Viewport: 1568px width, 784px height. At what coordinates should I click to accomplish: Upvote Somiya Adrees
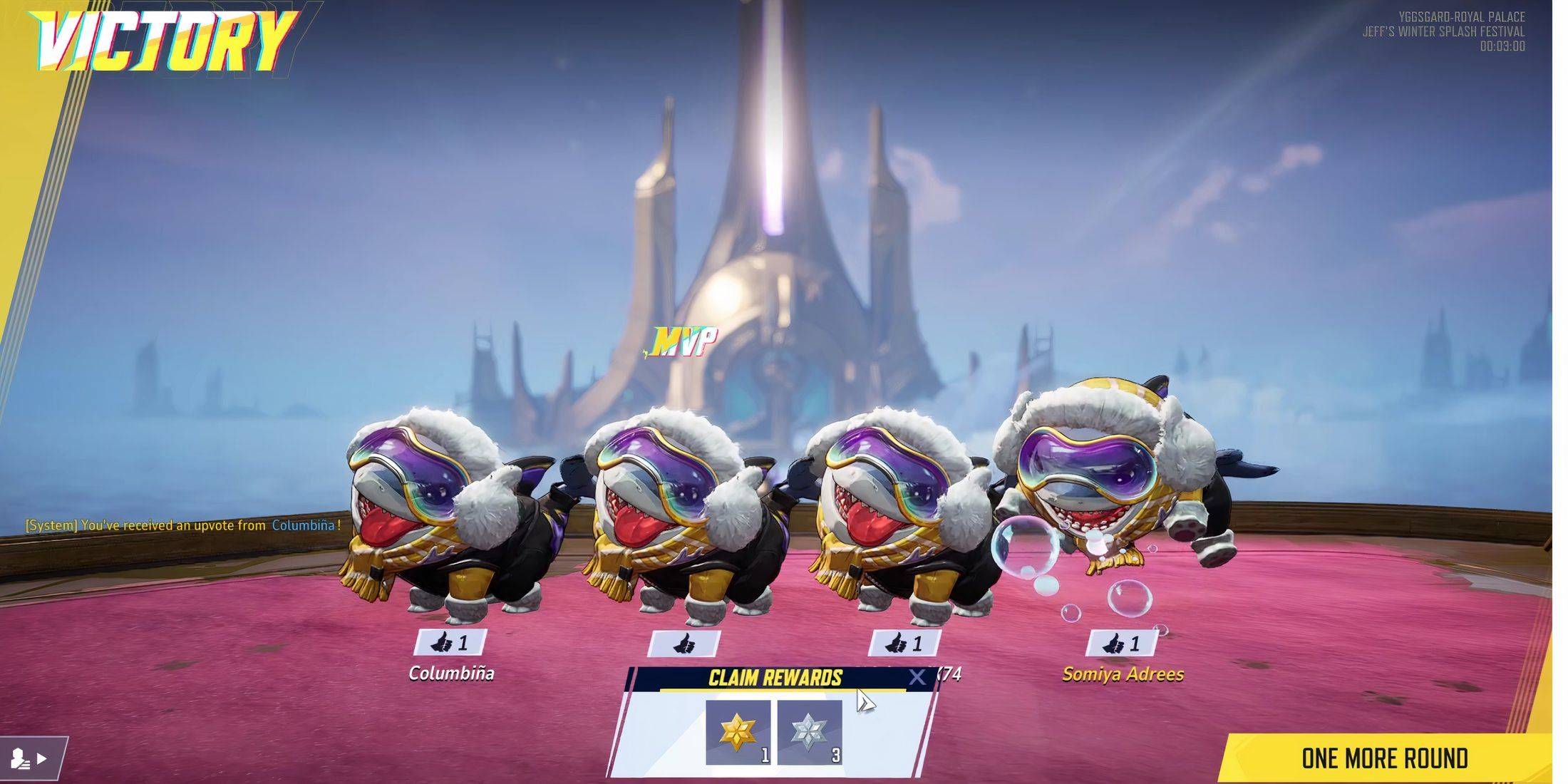[1121, 644]
